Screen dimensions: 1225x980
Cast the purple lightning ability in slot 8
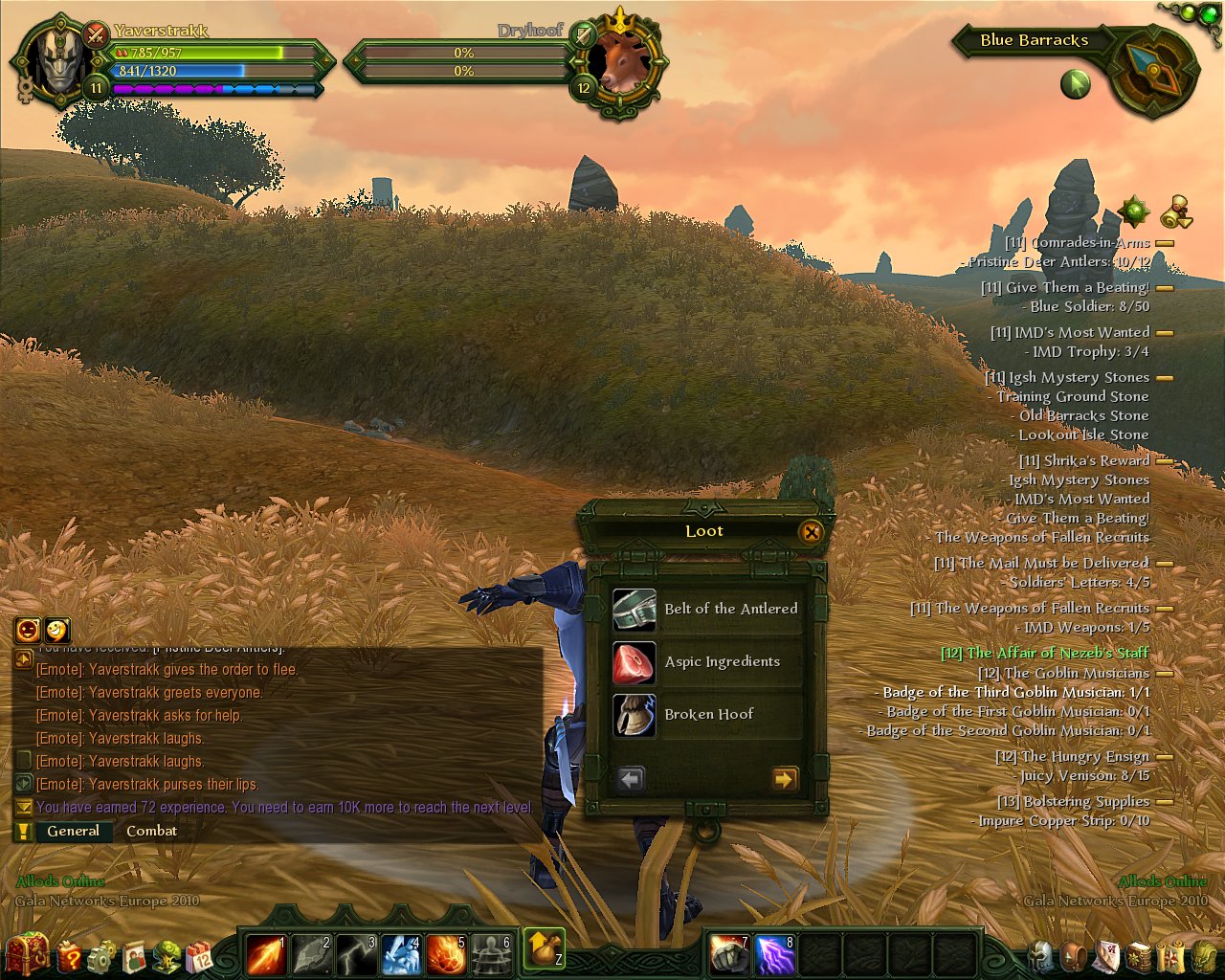775,954
